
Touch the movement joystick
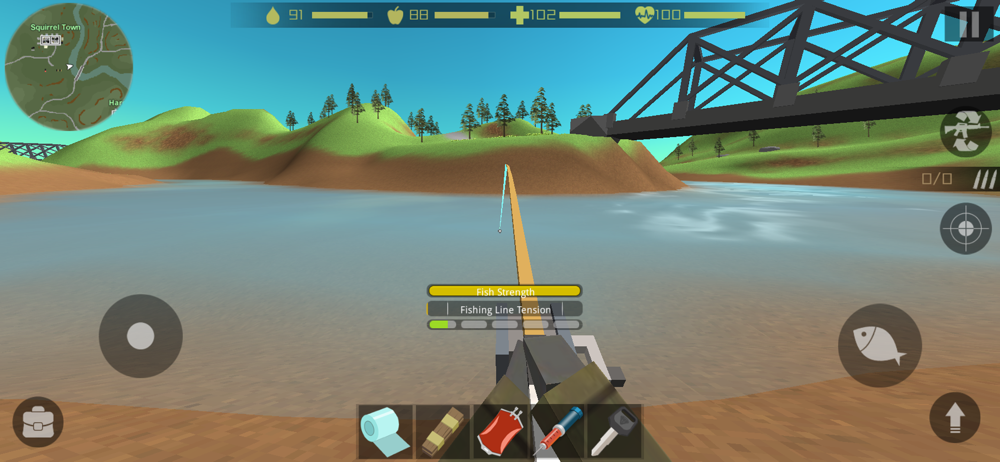(140, 336)
